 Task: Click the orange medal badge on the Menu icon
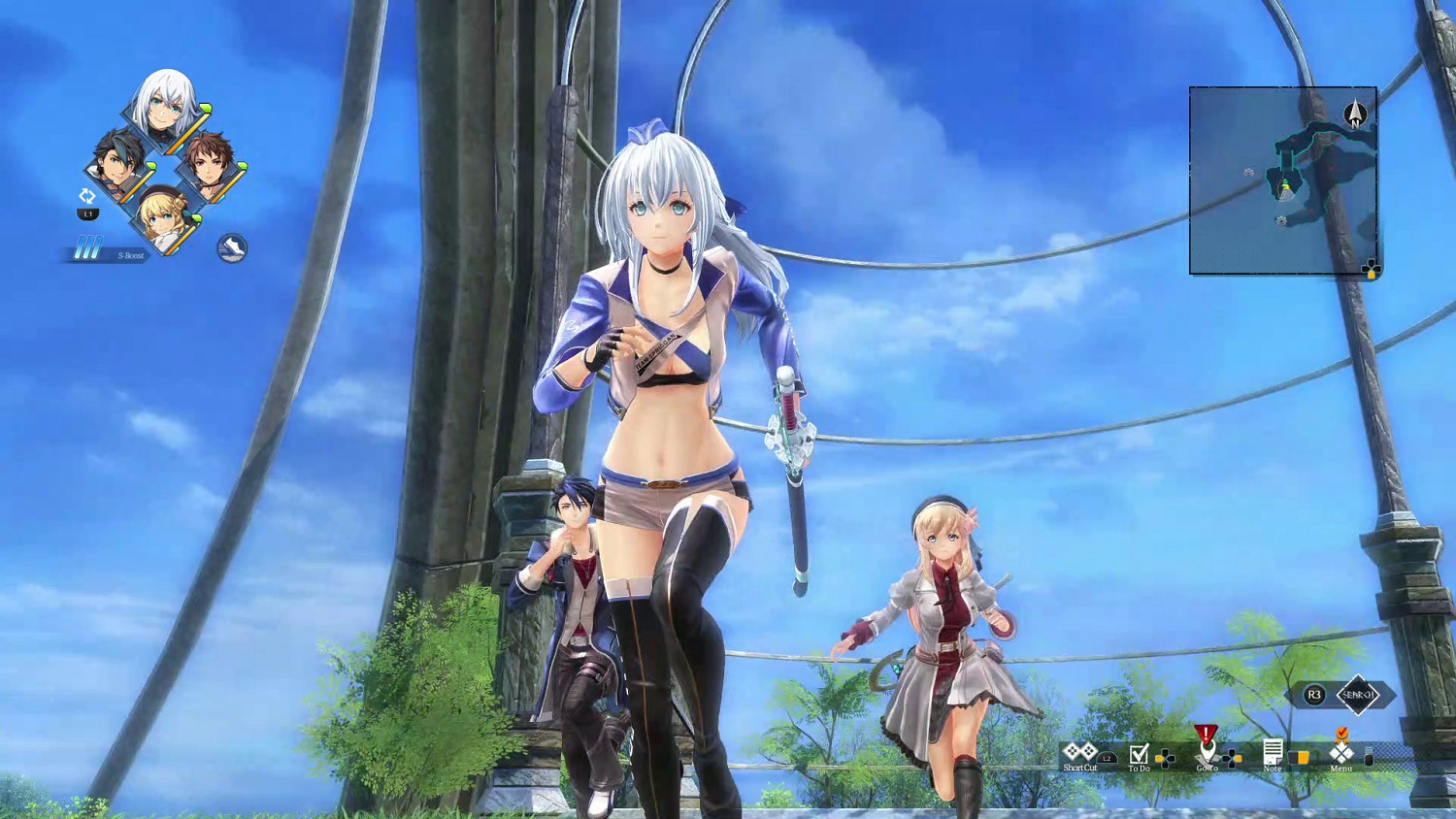(x=1342, y=735)
